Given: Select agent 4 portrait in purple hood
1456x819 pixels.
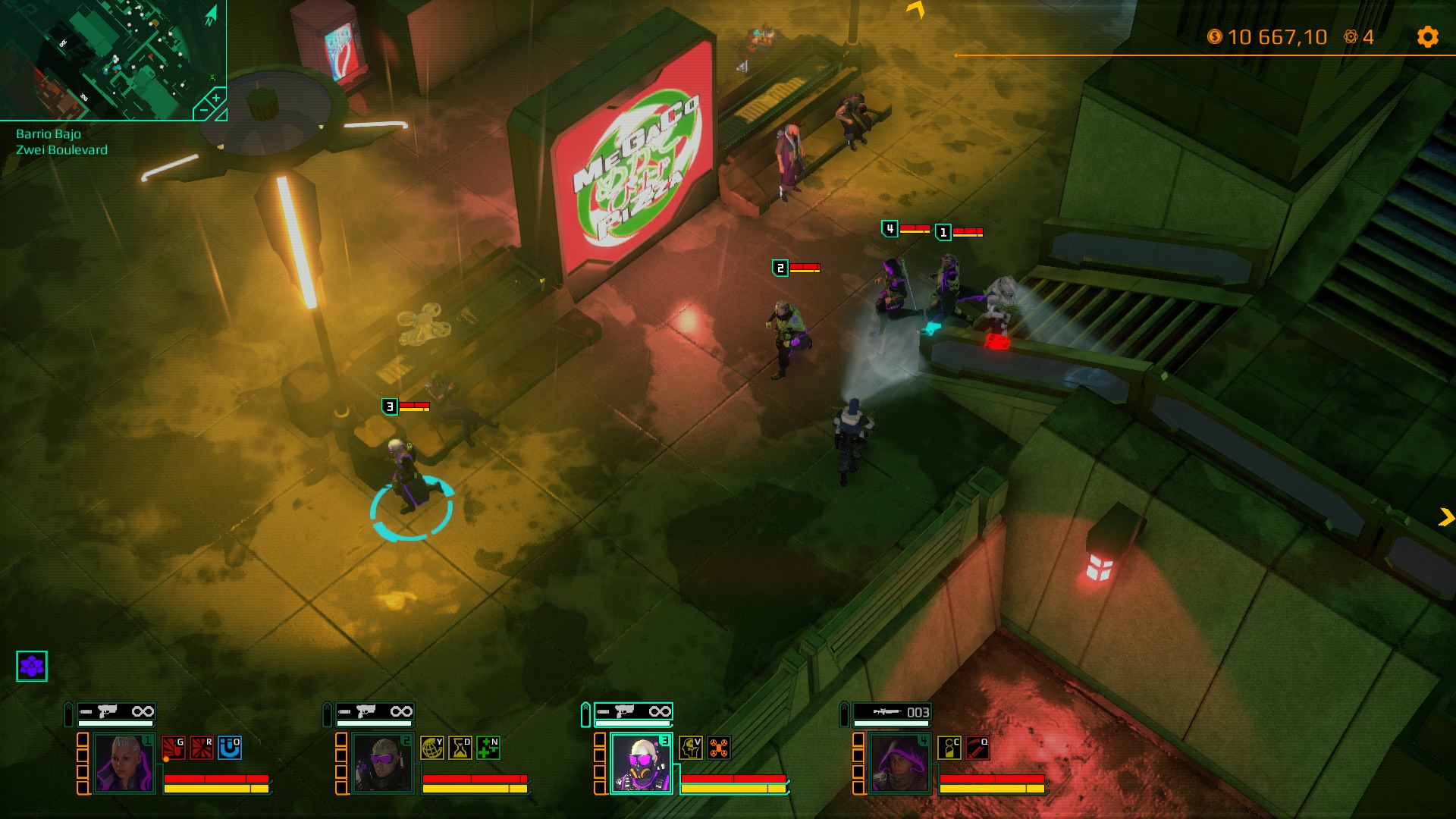Looking at the screenshot, I should pyautogui.click(x=899, y=763).
